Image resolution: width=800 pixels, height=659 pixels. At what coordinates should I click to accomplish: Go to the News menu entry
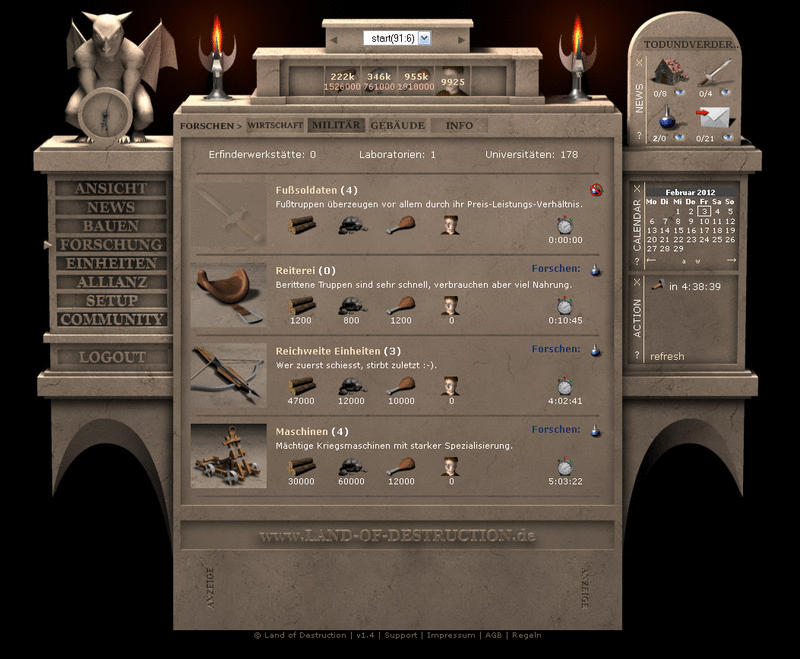coord(110,207)
